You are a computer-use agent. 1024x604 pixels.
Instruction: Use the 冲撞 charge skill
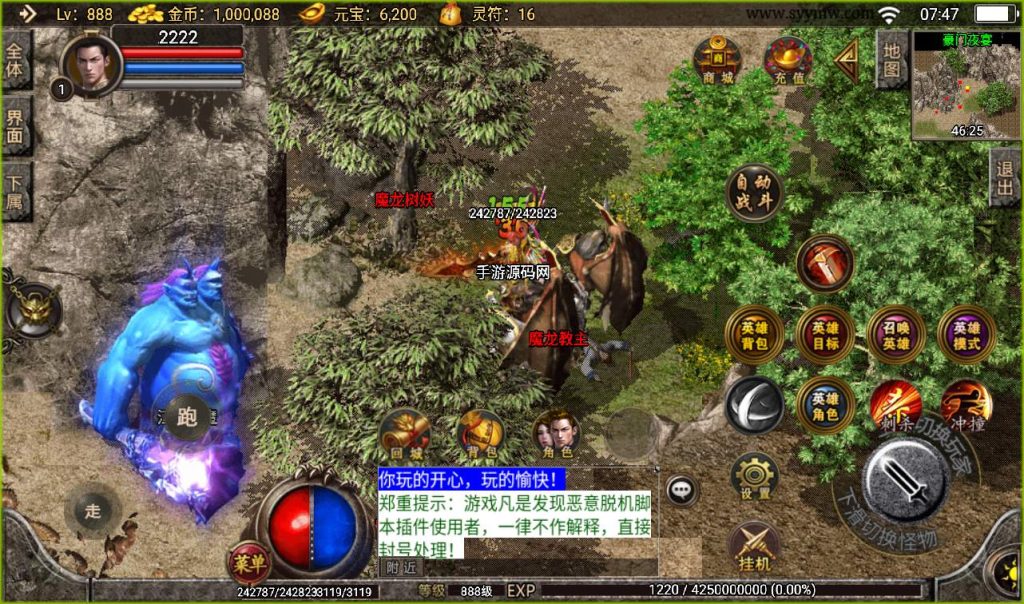click(965, 404)
